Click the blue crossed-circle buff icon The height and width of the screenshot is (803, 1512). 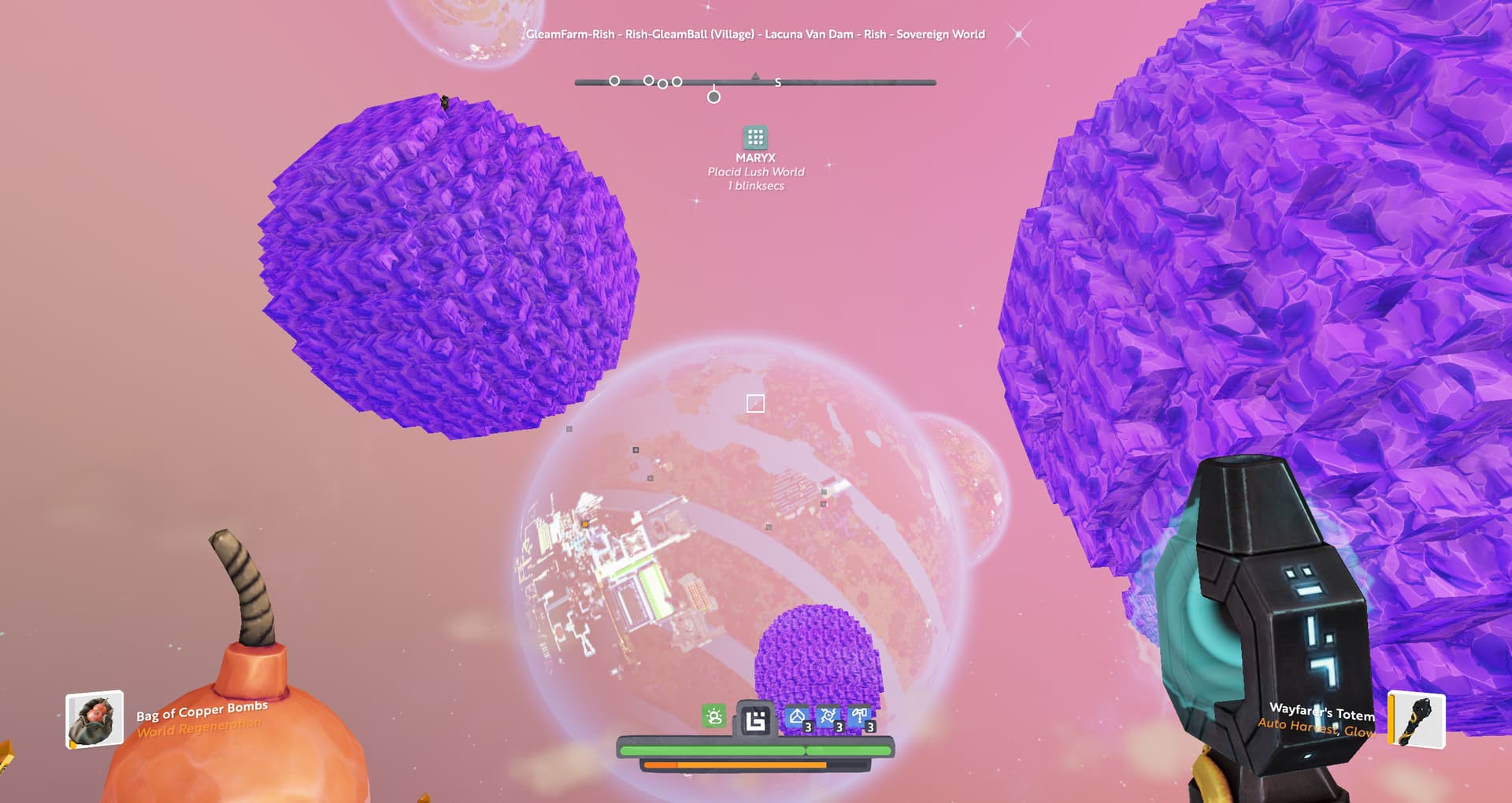[828, 716]
